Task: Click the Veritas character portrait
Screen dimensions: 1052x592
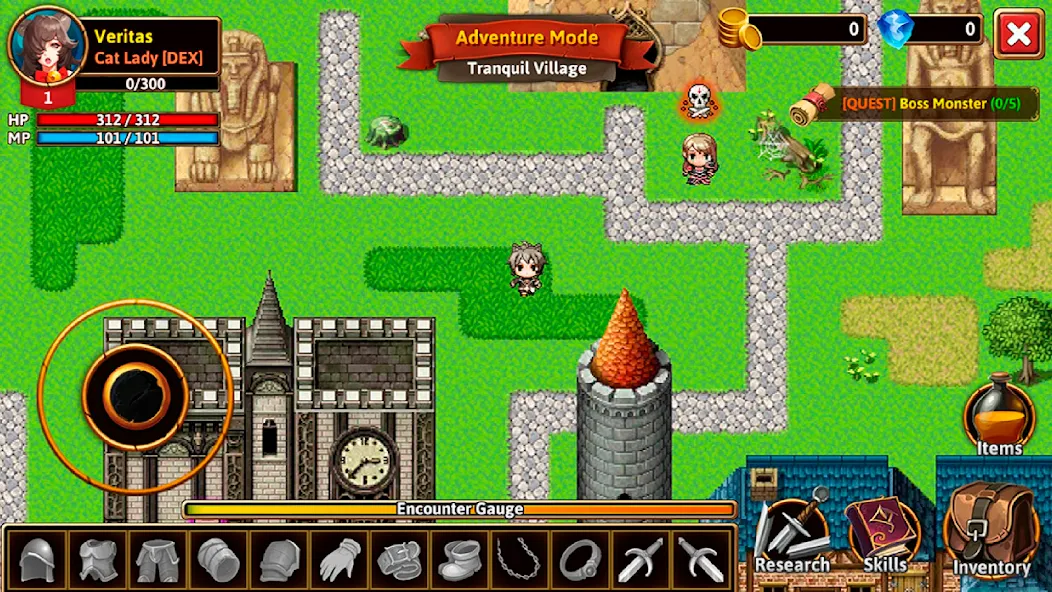Action: [47, 47]
